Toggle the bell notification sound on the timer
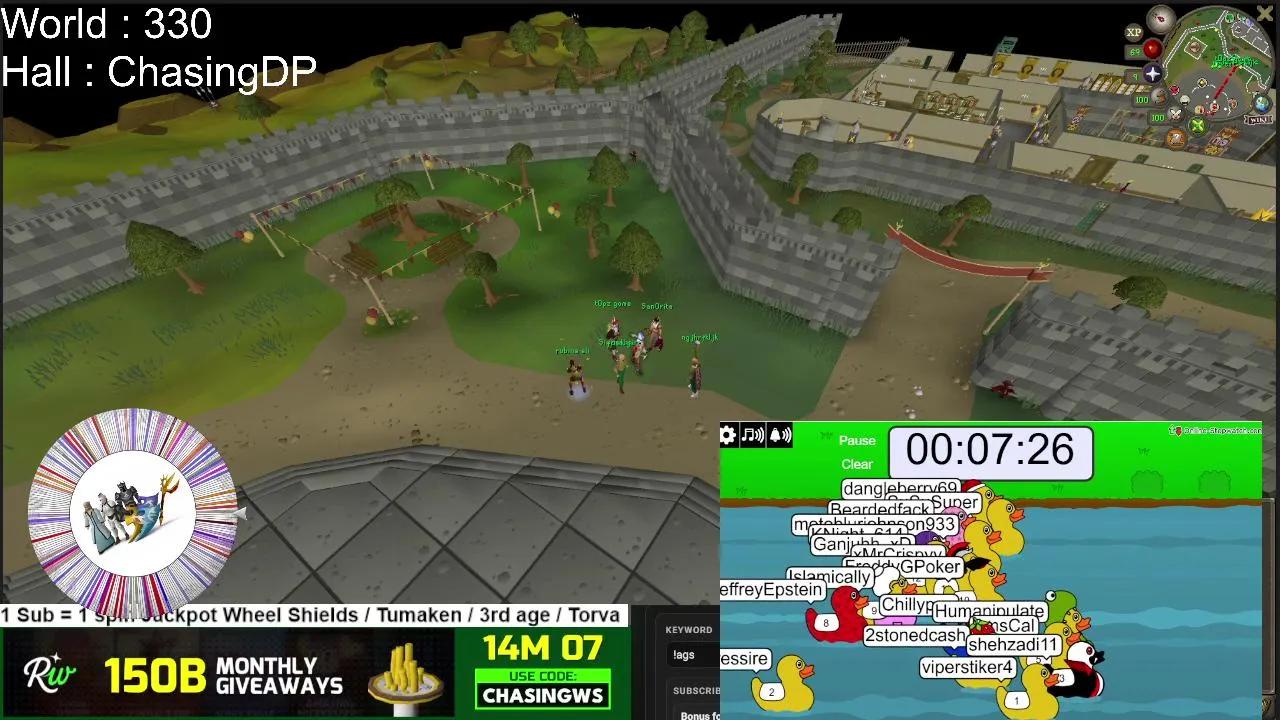The height and width of the screenshot is (720, 1280). point(778,435)
